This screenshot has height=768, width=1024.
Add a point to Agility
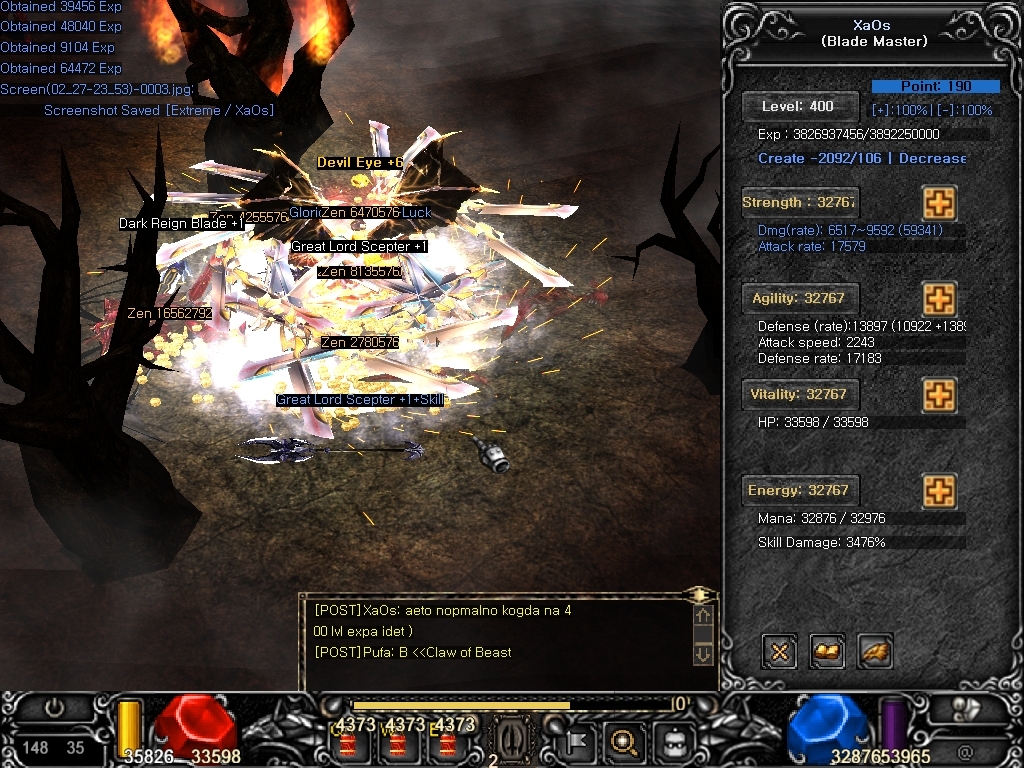tap(938, 298)
